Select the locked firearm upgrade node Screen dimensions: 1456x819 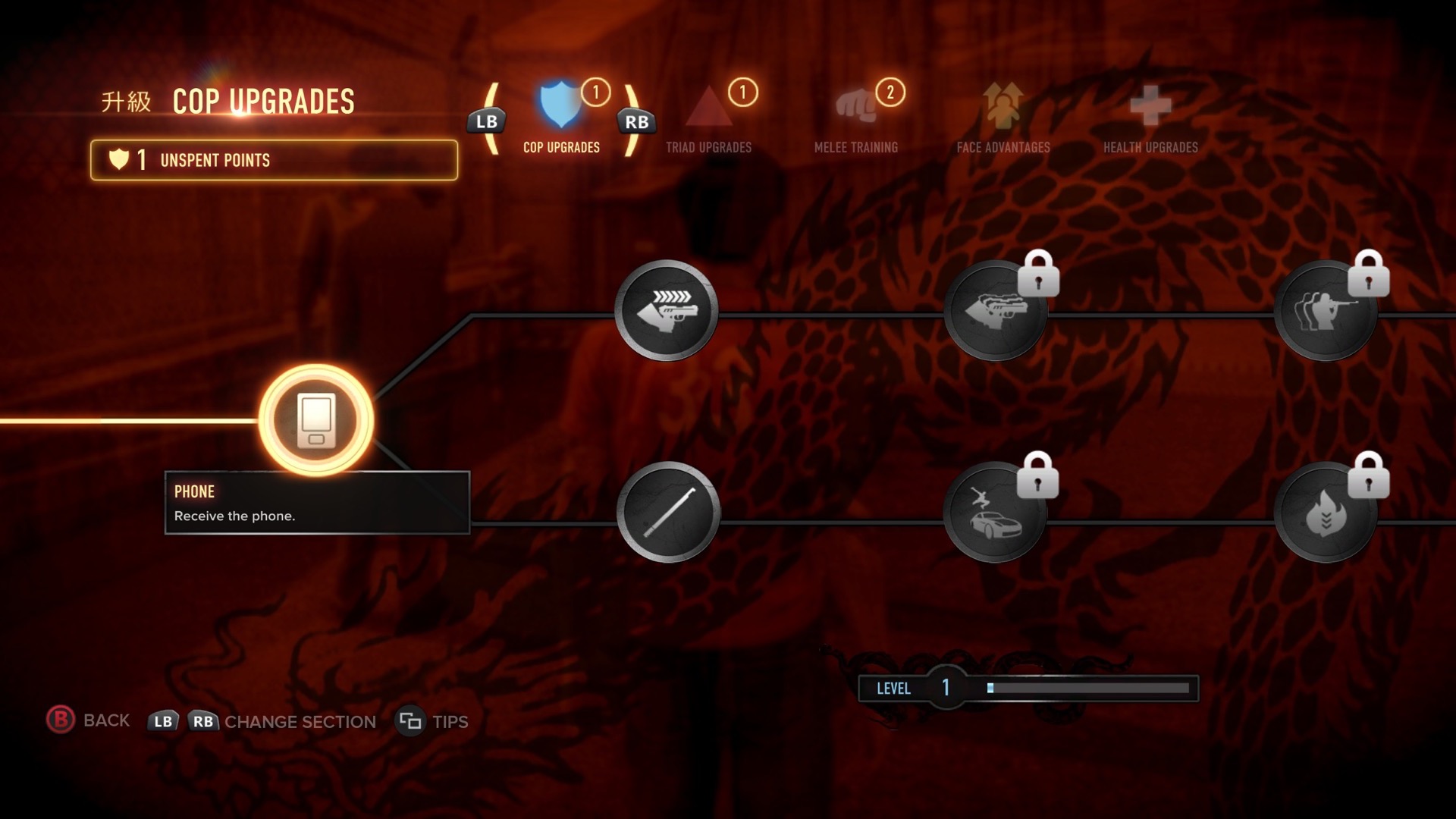point(995,311)
